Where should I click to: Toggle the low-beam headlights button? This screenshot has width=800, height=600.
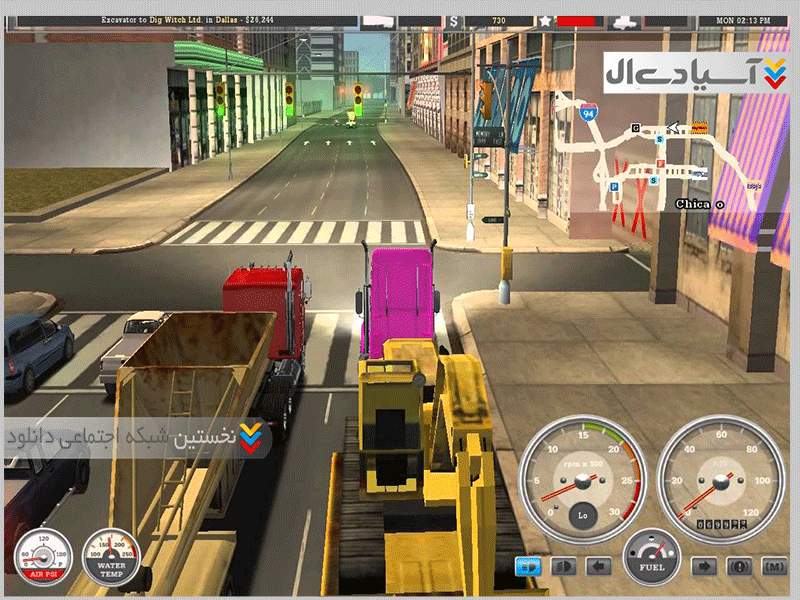point(528,566)
